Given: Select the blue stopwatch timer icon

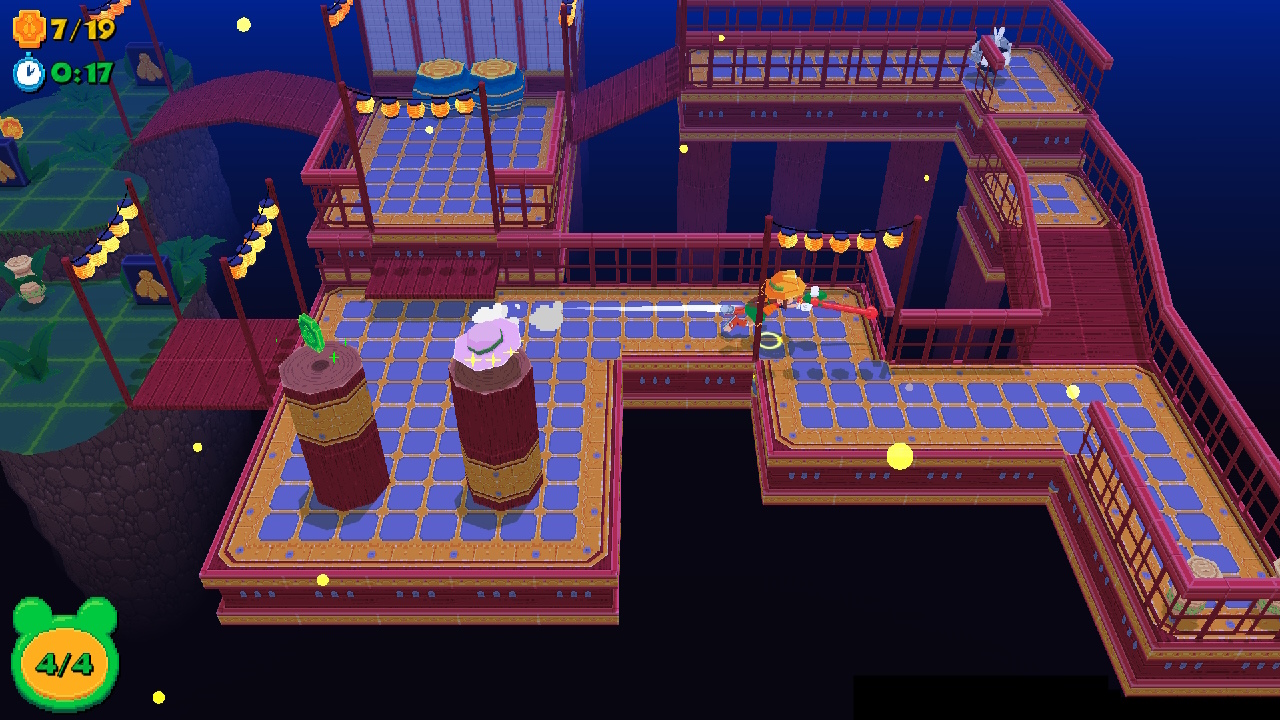Looking at the screenshot, I should click(29, 72).
